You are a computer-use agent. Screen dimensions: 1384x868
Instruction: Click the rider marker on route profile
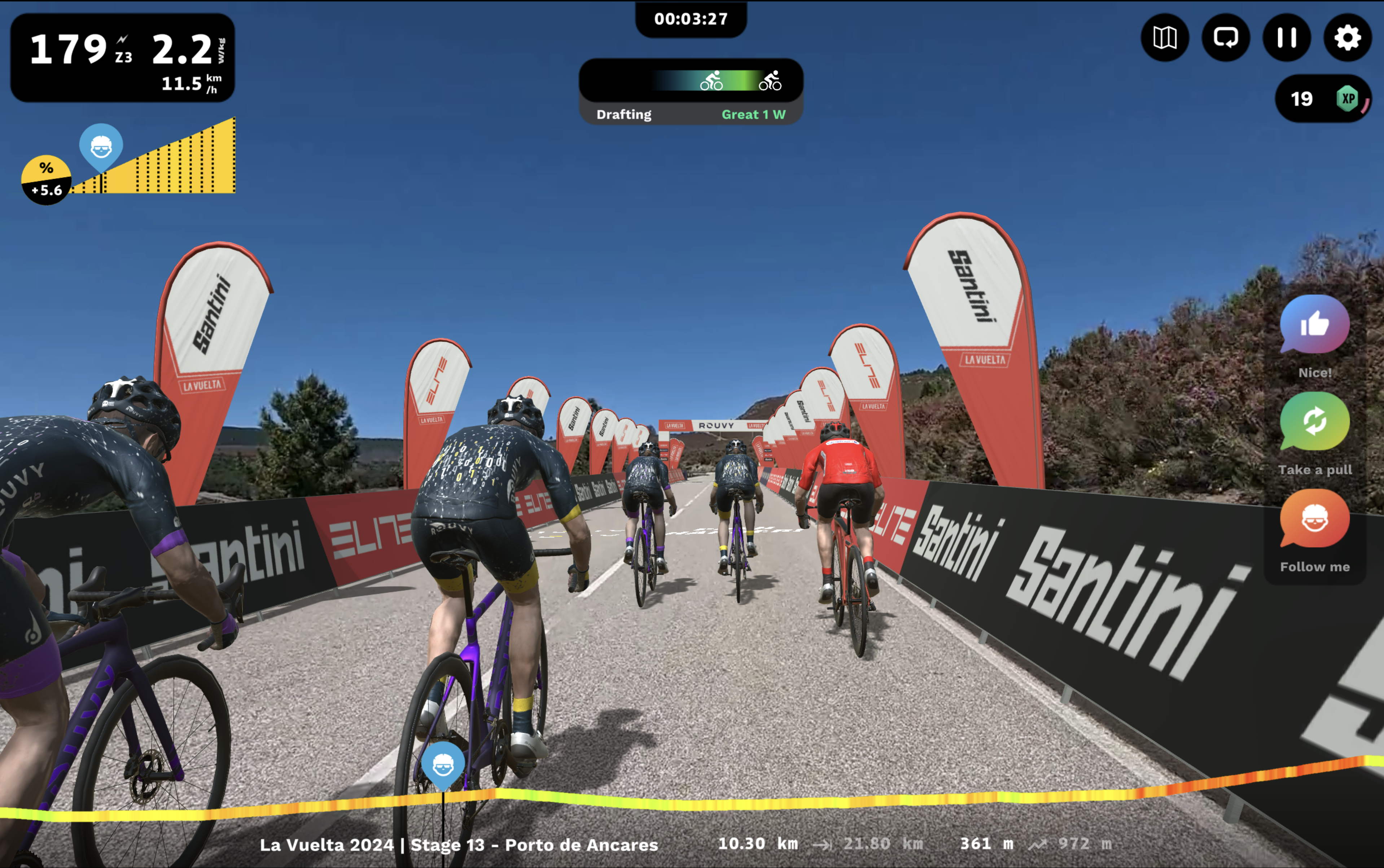(x=443, y=765)
